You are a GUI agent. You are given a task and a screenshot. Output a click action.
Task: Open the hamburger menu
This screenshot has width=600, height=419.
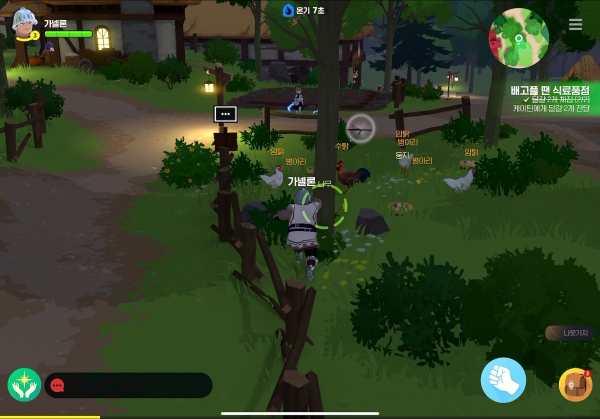(x=575, y=25)
